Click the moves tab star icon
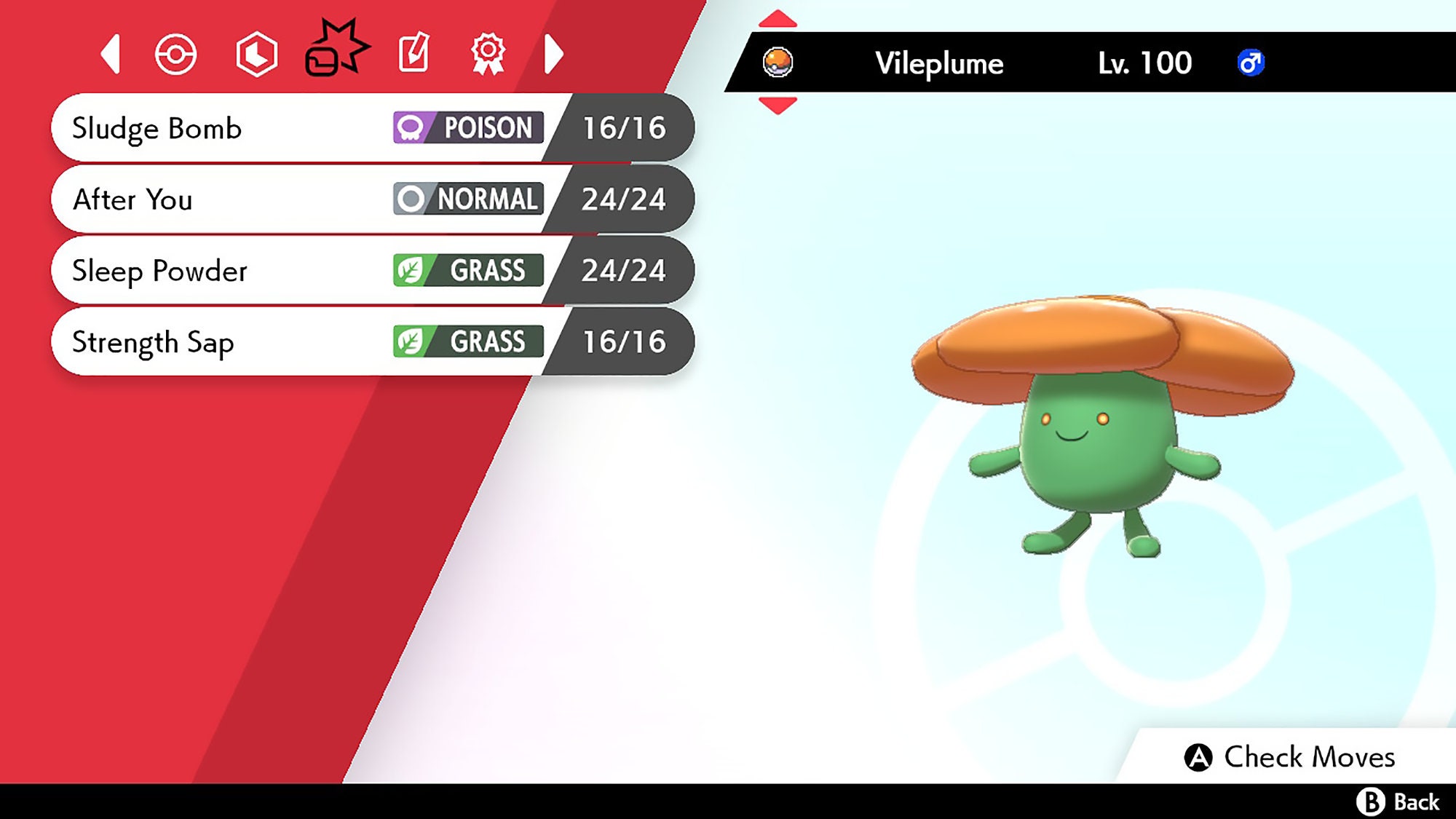The image size is (1456, 819). point(335,52)
